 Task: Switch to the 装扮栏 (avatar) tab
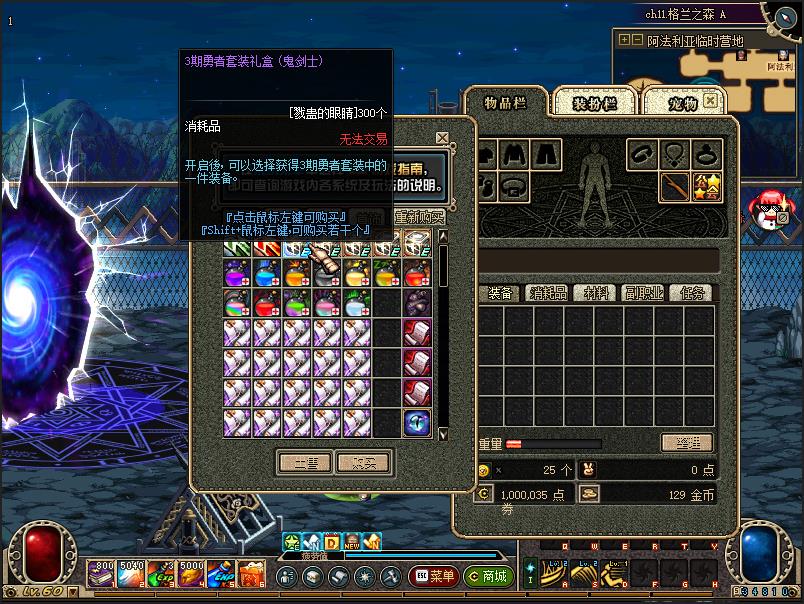pyautogui.click(x=595, y=103)
